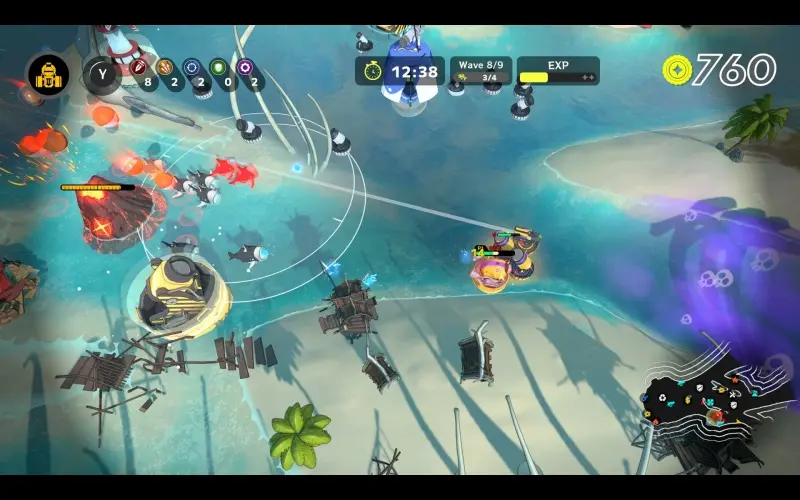Click the yellow dollar marker on the minimap
800x500 pixels.
click(688, 400)
